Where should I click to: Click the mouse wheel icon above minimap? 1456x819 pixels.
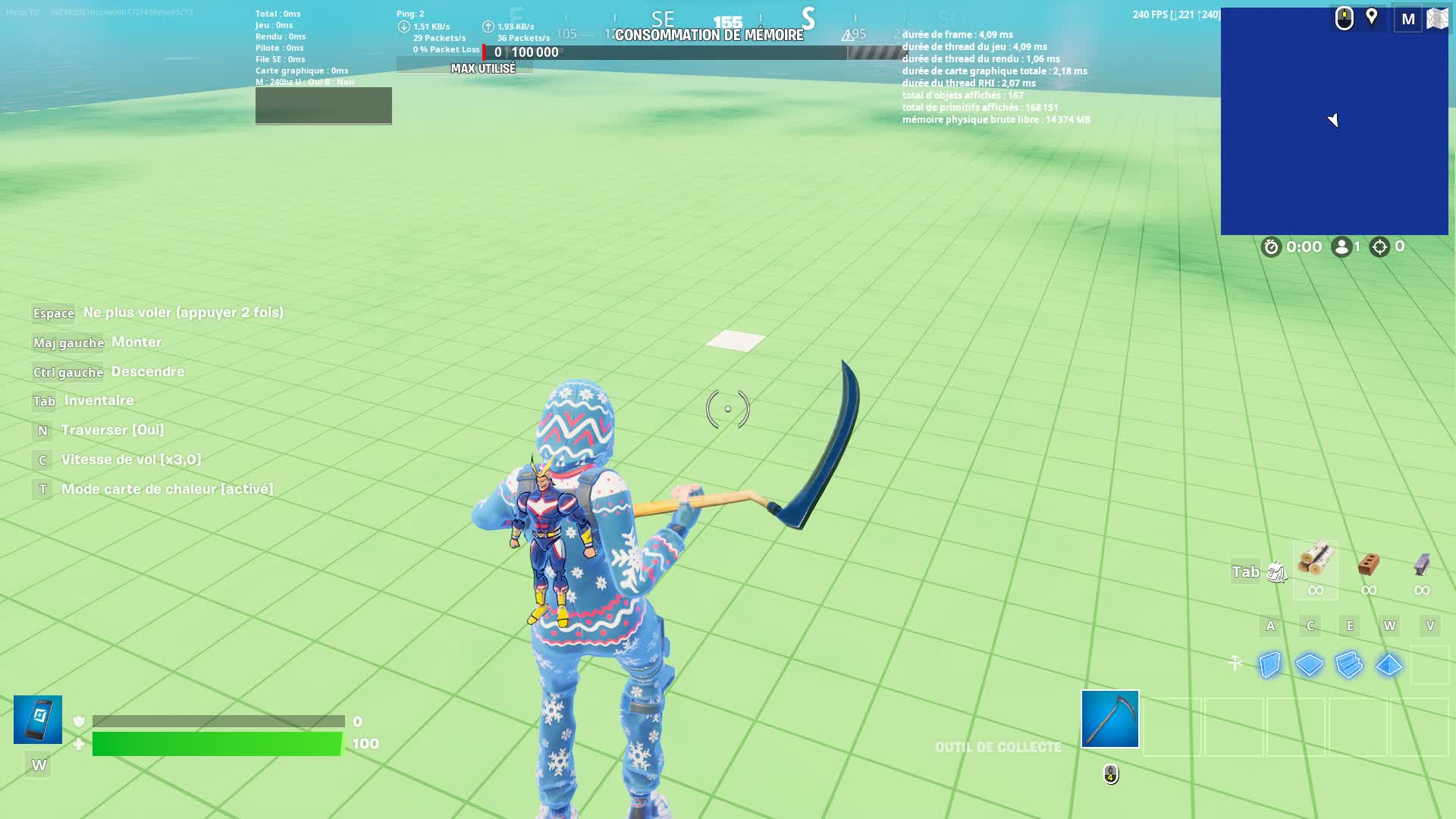pyautogui.click(x=1343, y=17)
